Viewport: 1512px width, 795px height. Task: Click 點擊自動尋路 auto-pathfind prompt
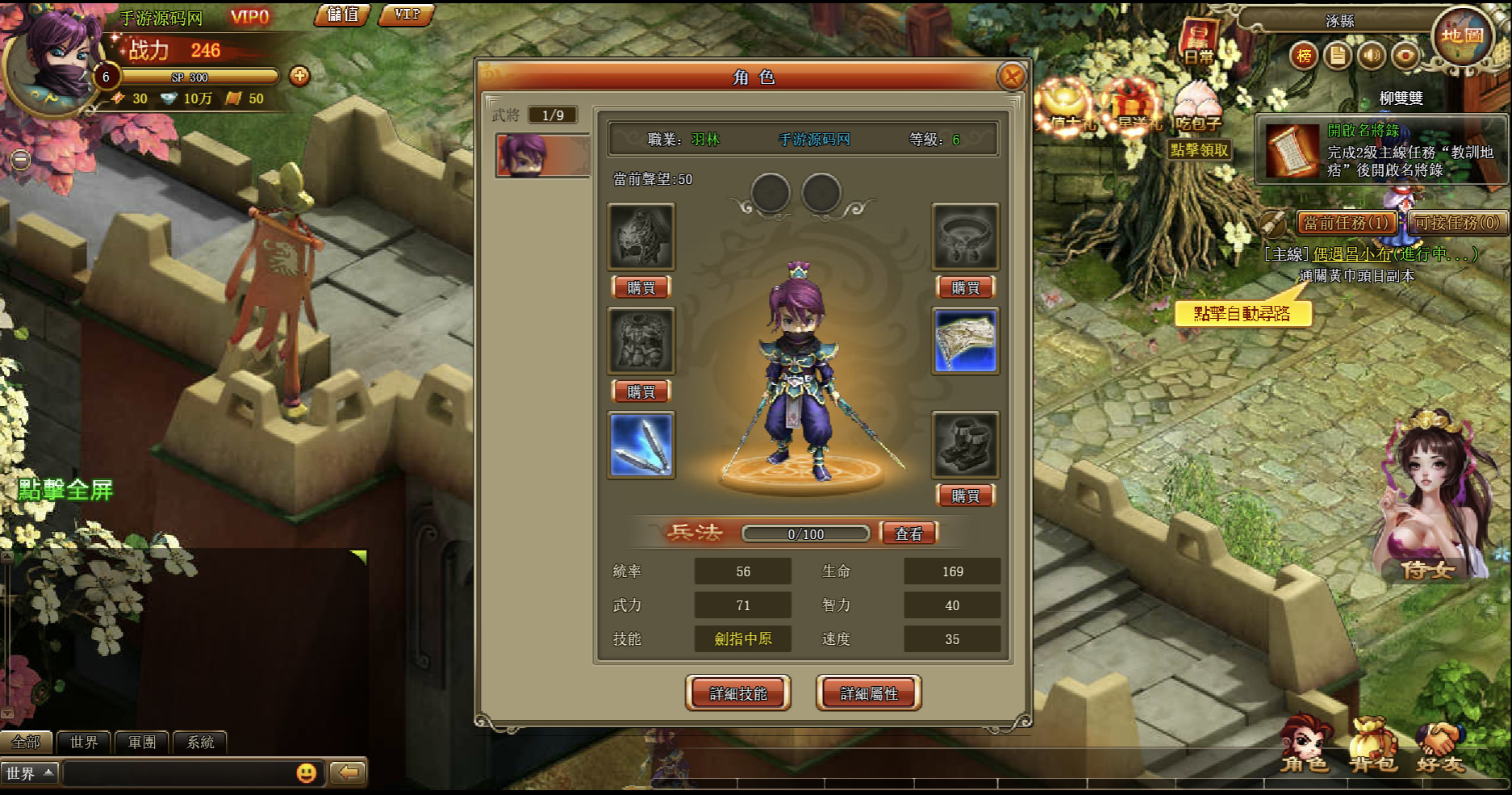pos(1242,313)
